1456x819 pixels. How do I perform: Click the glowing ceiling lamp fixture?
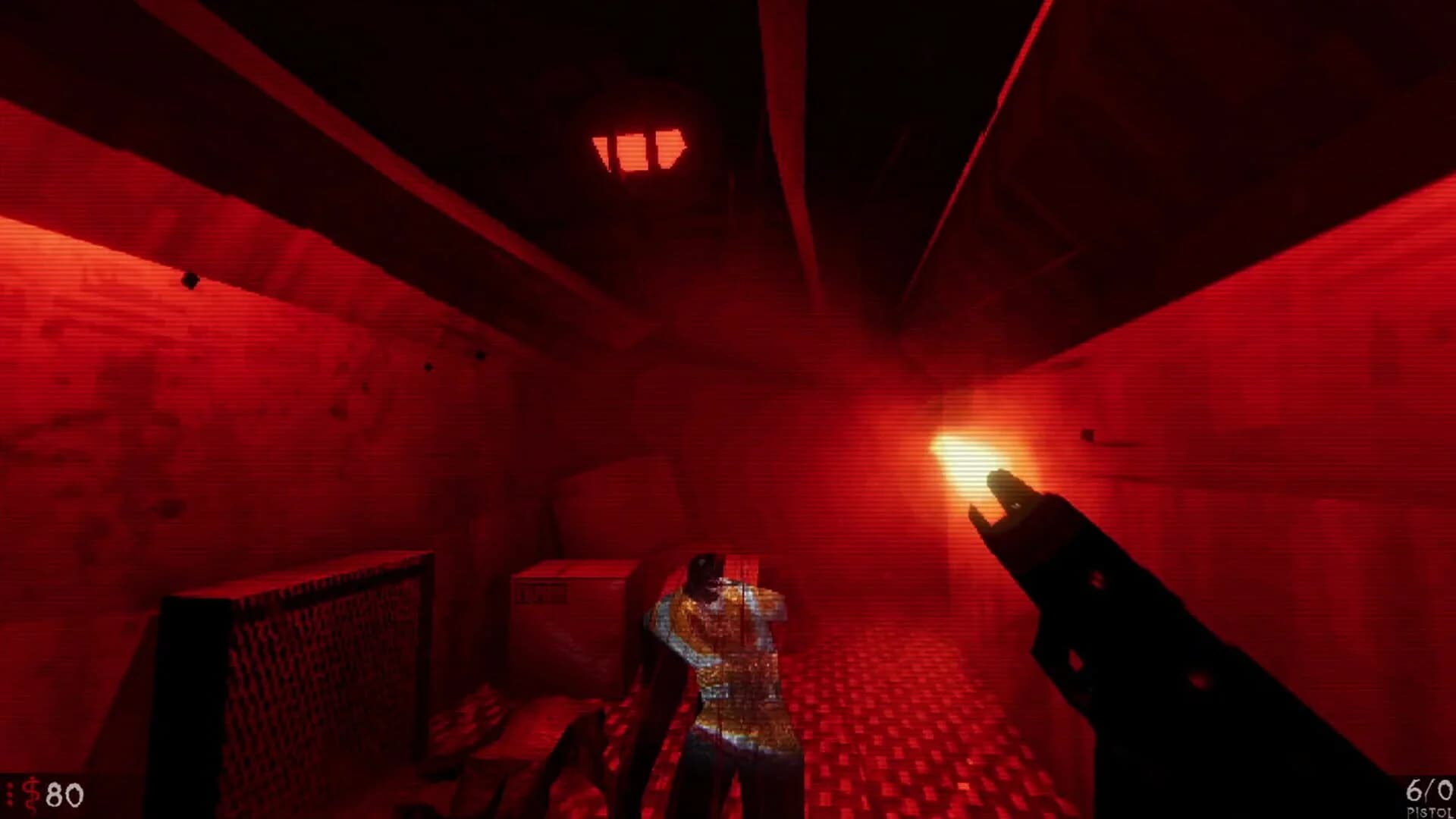(642, 149)
